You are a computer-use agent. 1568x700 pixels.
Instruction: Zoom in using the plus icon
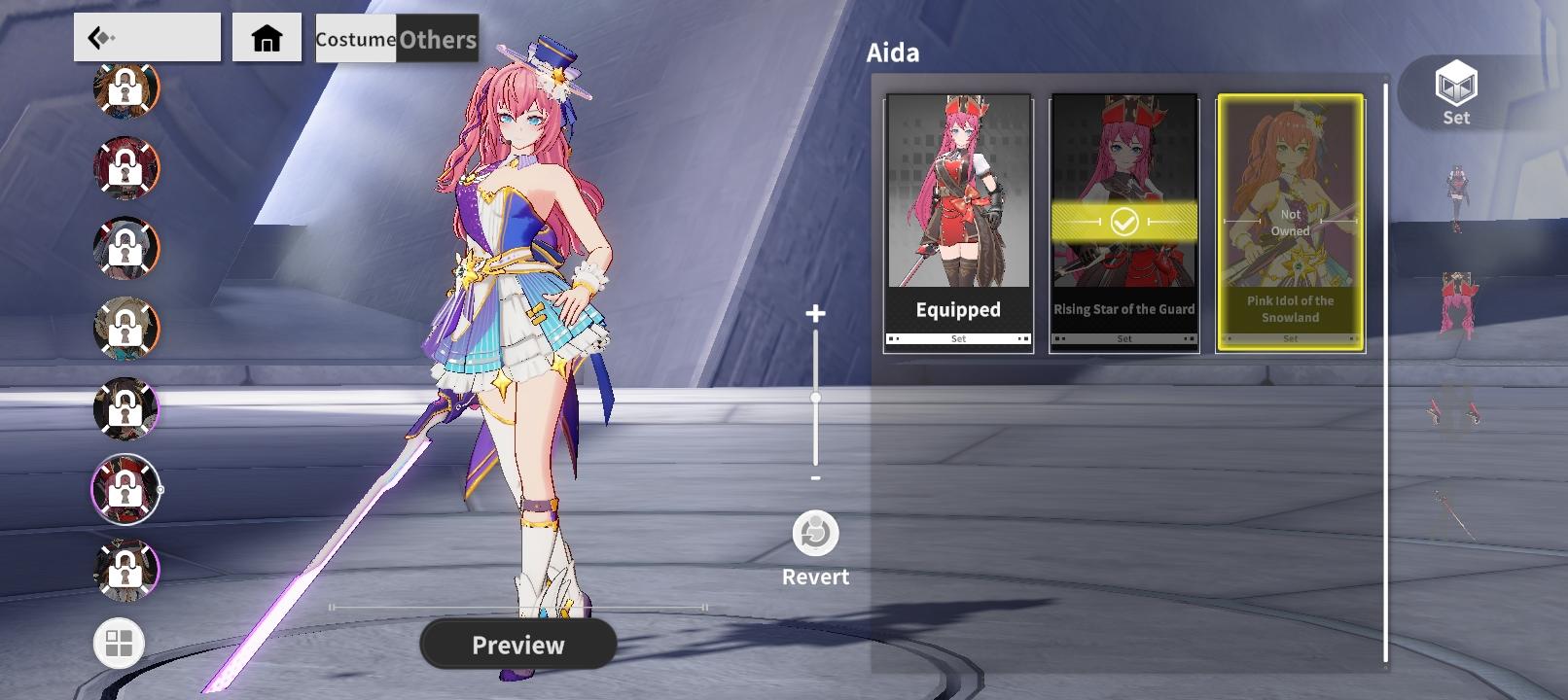[814, 314]
